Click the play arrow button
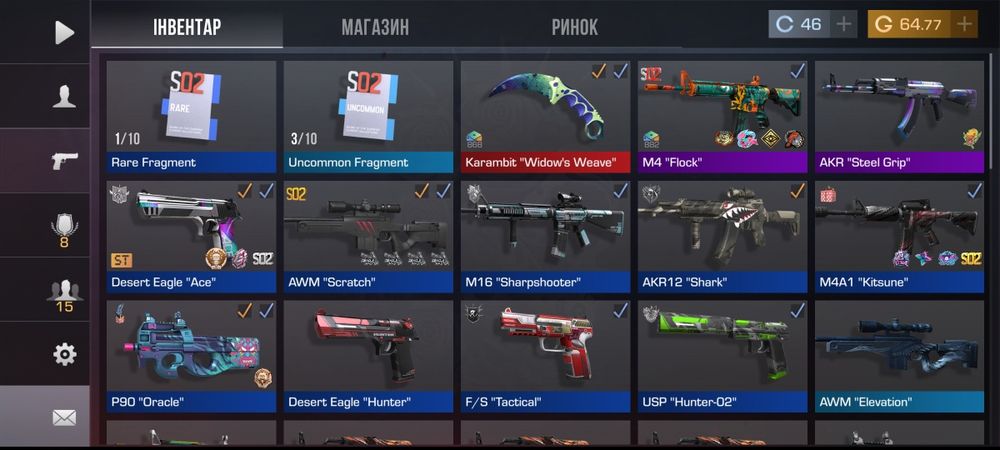This screenshot has width=1000, height=450. tap(64, 32)
